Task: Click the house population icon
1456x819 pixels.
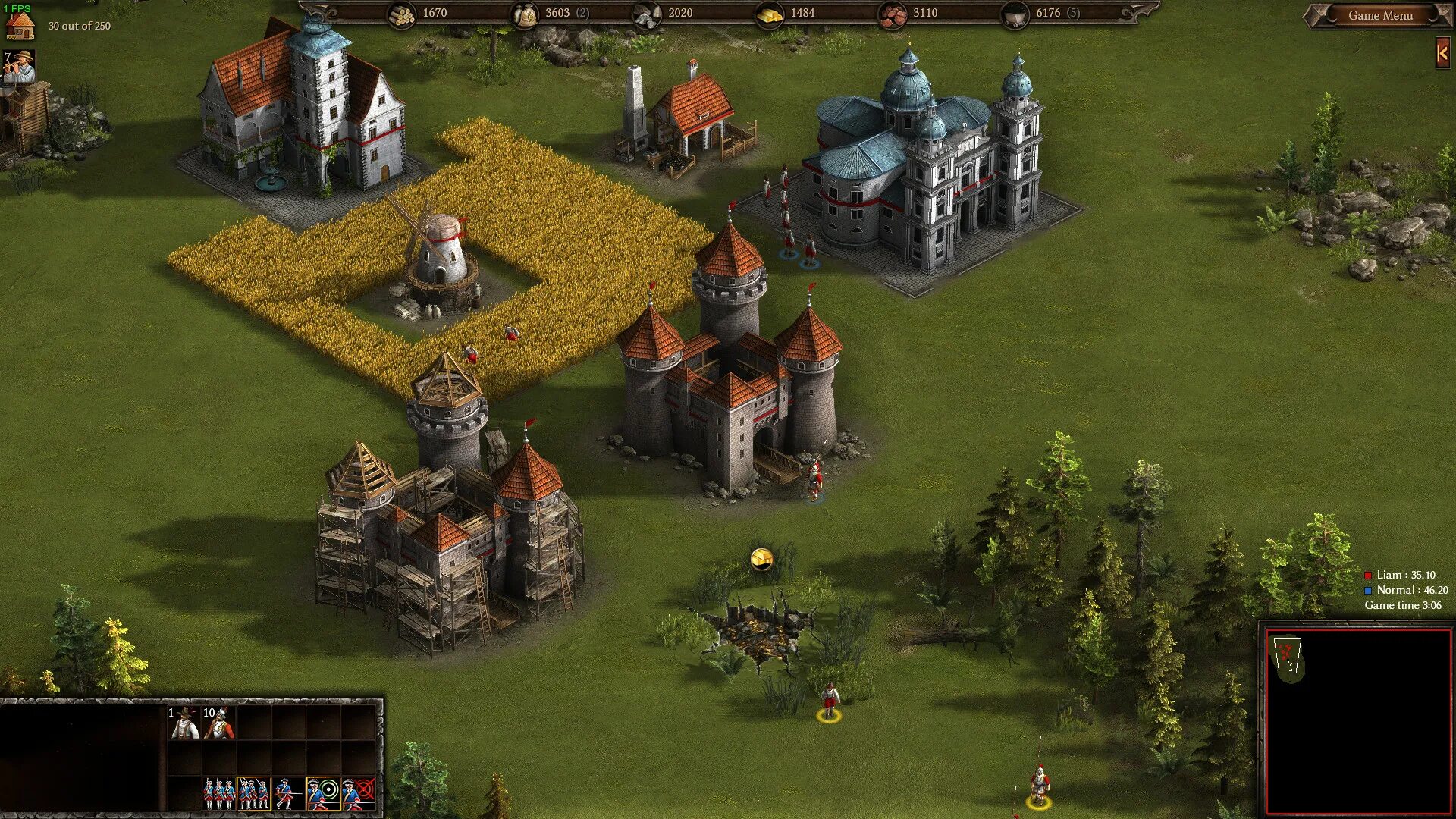Action: pos(20,24)
